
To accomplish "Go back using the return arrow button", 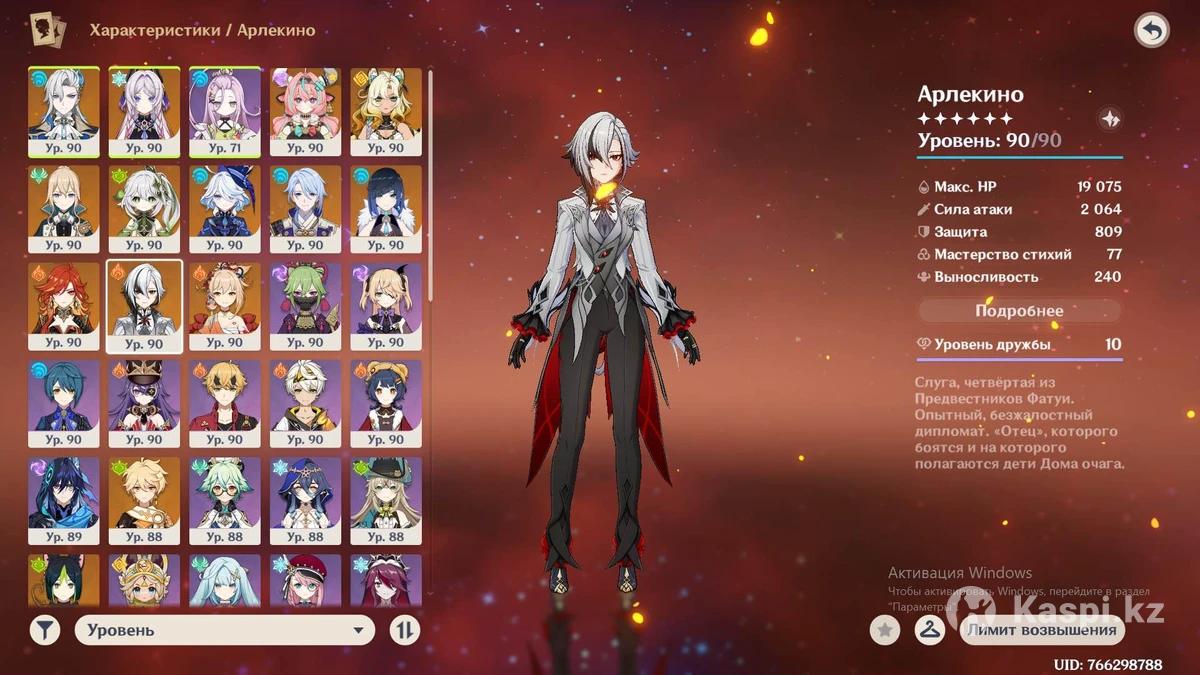I will click(x=1151, y=31).
